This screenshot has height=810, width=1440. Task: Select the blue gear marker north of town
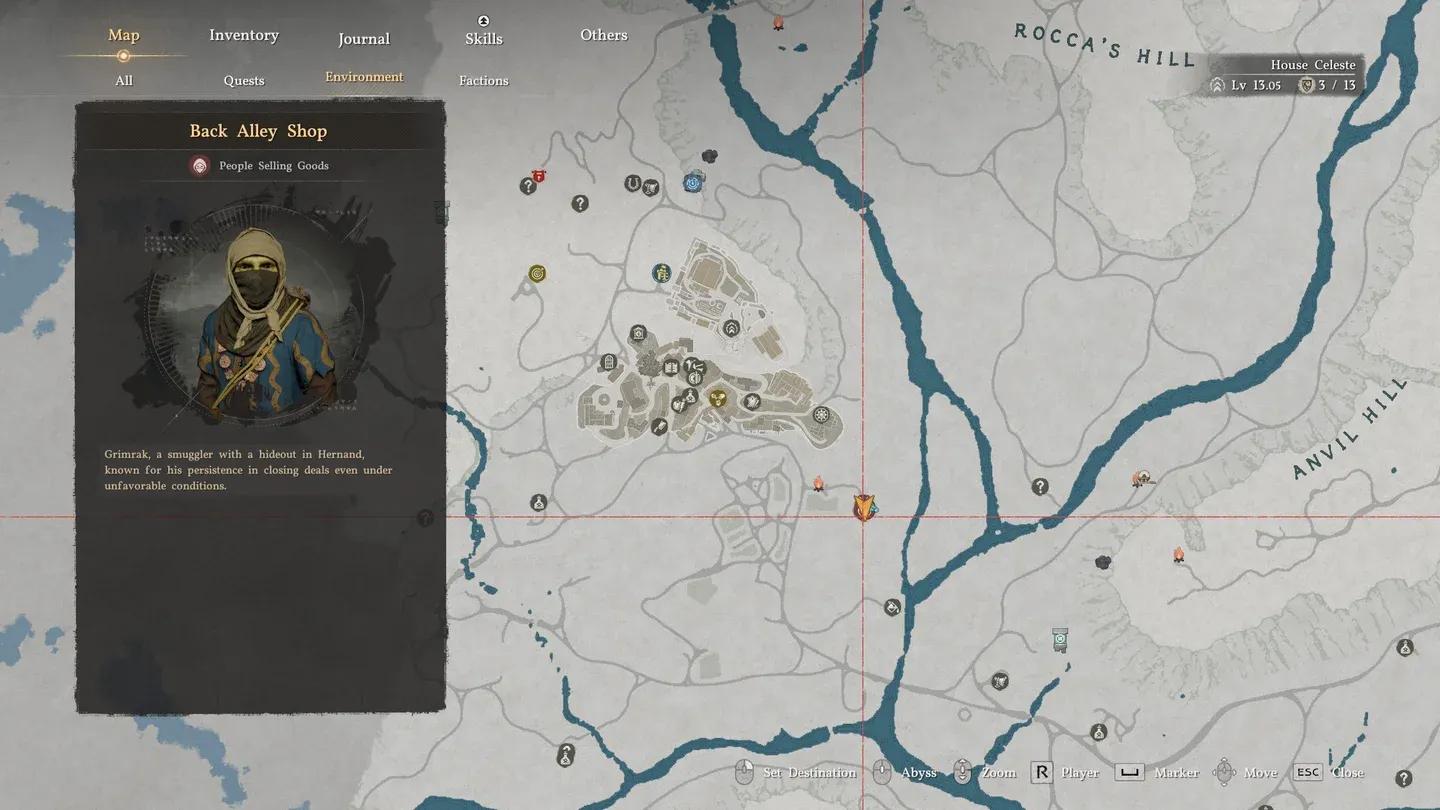(x=693, y=183)
